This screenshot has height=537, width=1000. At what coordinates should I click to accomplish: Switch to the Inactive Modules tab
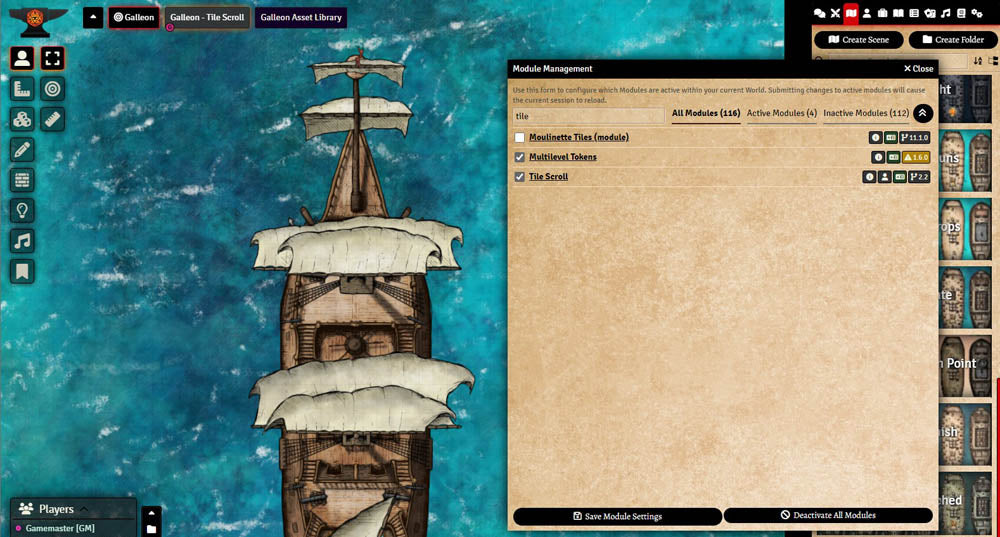(866, 114)
